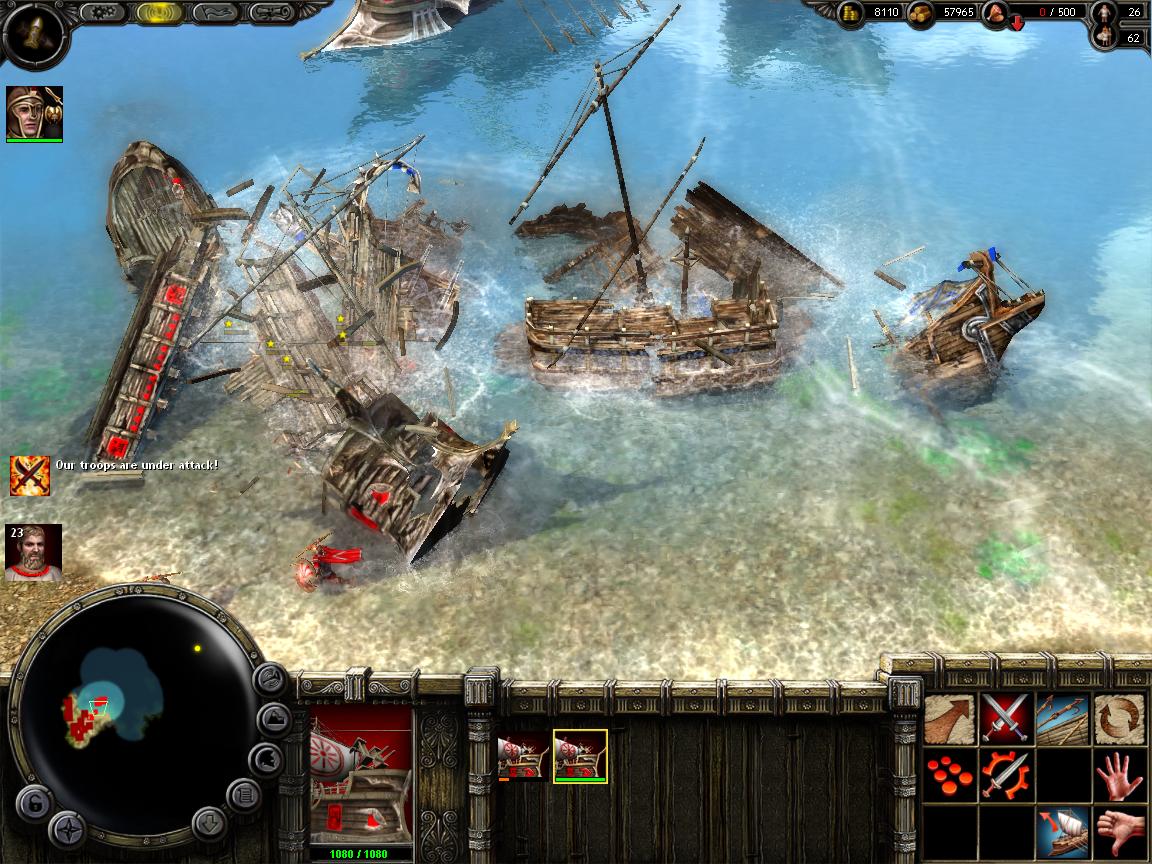Image resolution: width=1152 pixels, height=864 pixels.
Task: Select the bearded level 23 hero portrait
Action: pyautogui.click(x=34, y=552)
